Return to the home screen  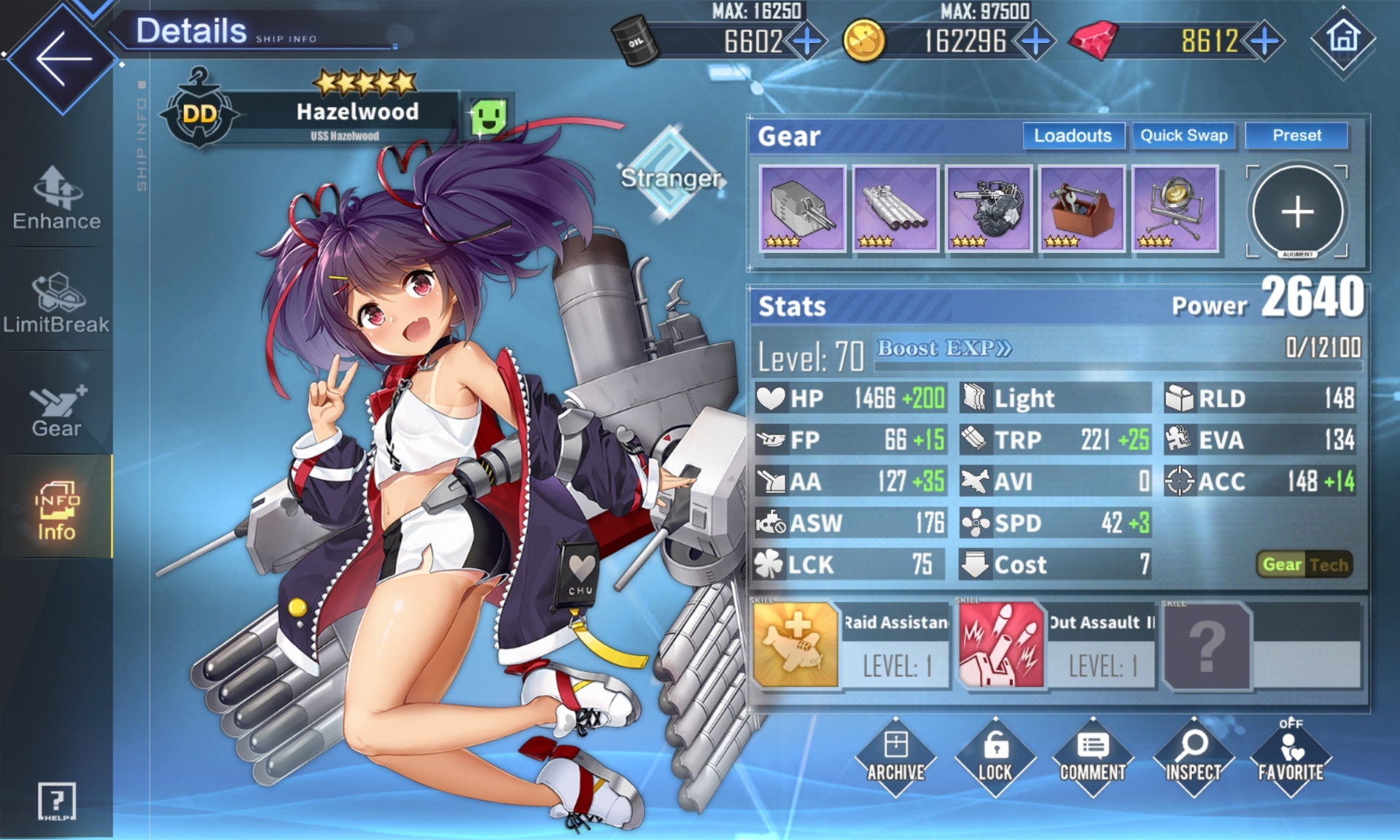point(1343,38)
